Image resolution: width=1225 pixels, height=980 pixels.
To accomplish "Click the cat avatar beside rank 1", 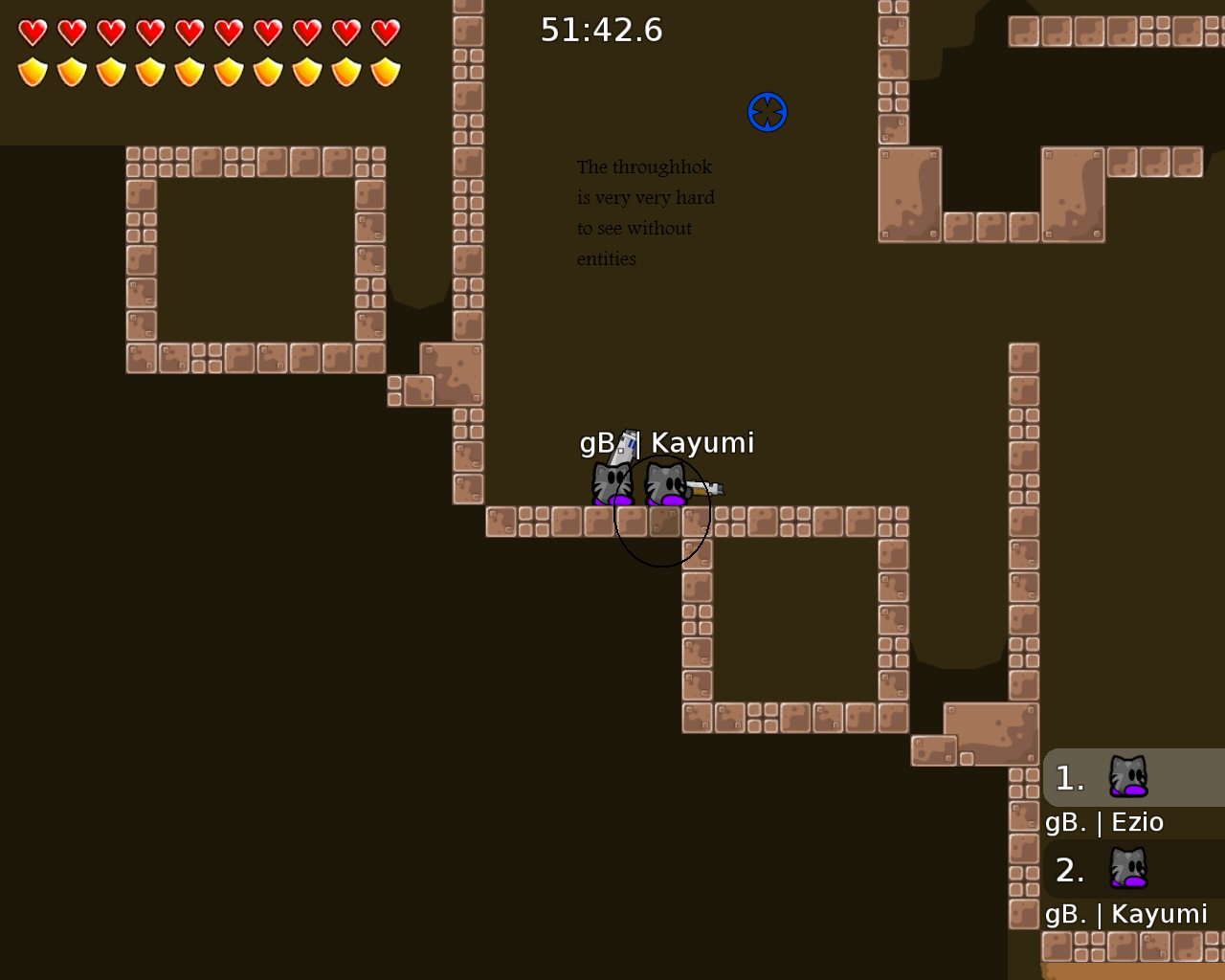I will pos(1127,777).
